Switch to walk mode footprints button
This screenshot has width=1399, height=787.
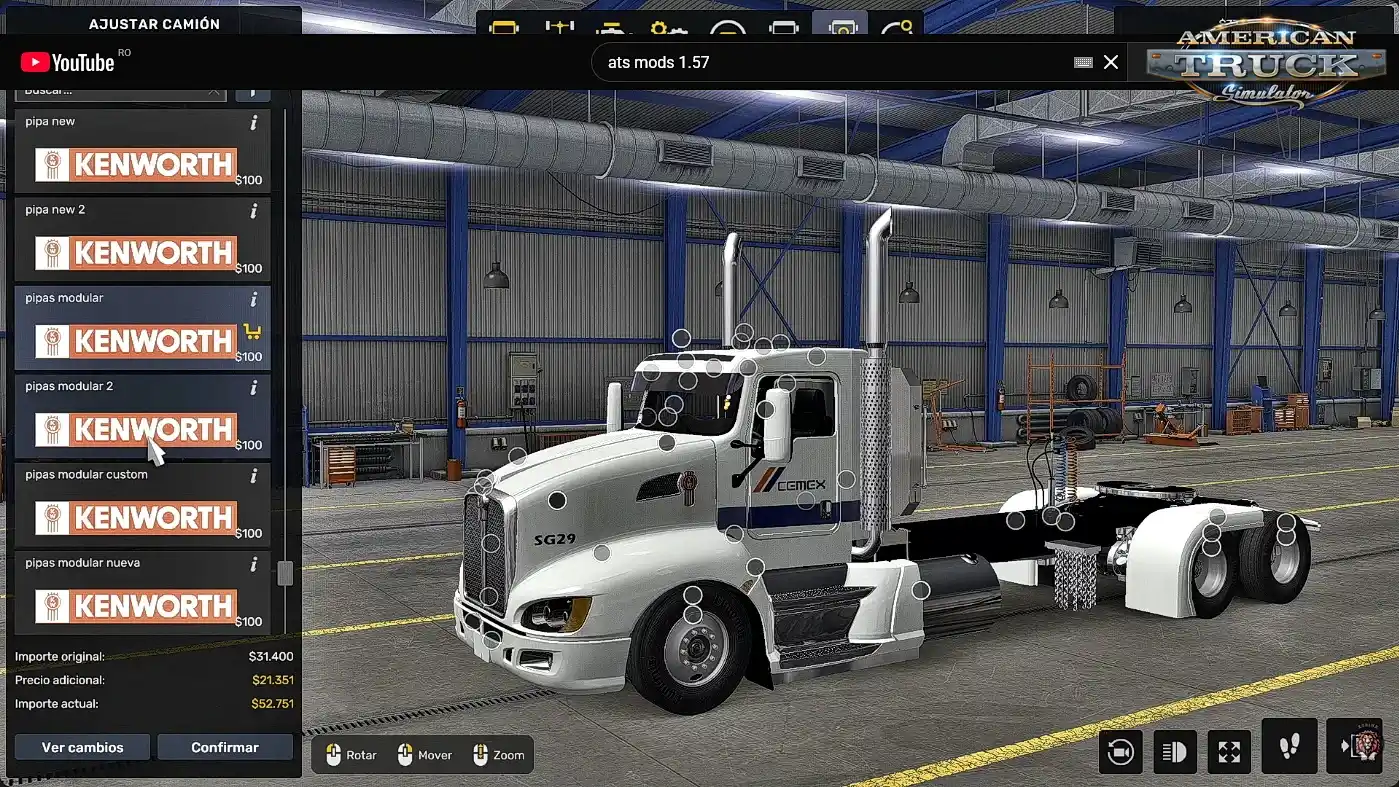(1287, 746)
